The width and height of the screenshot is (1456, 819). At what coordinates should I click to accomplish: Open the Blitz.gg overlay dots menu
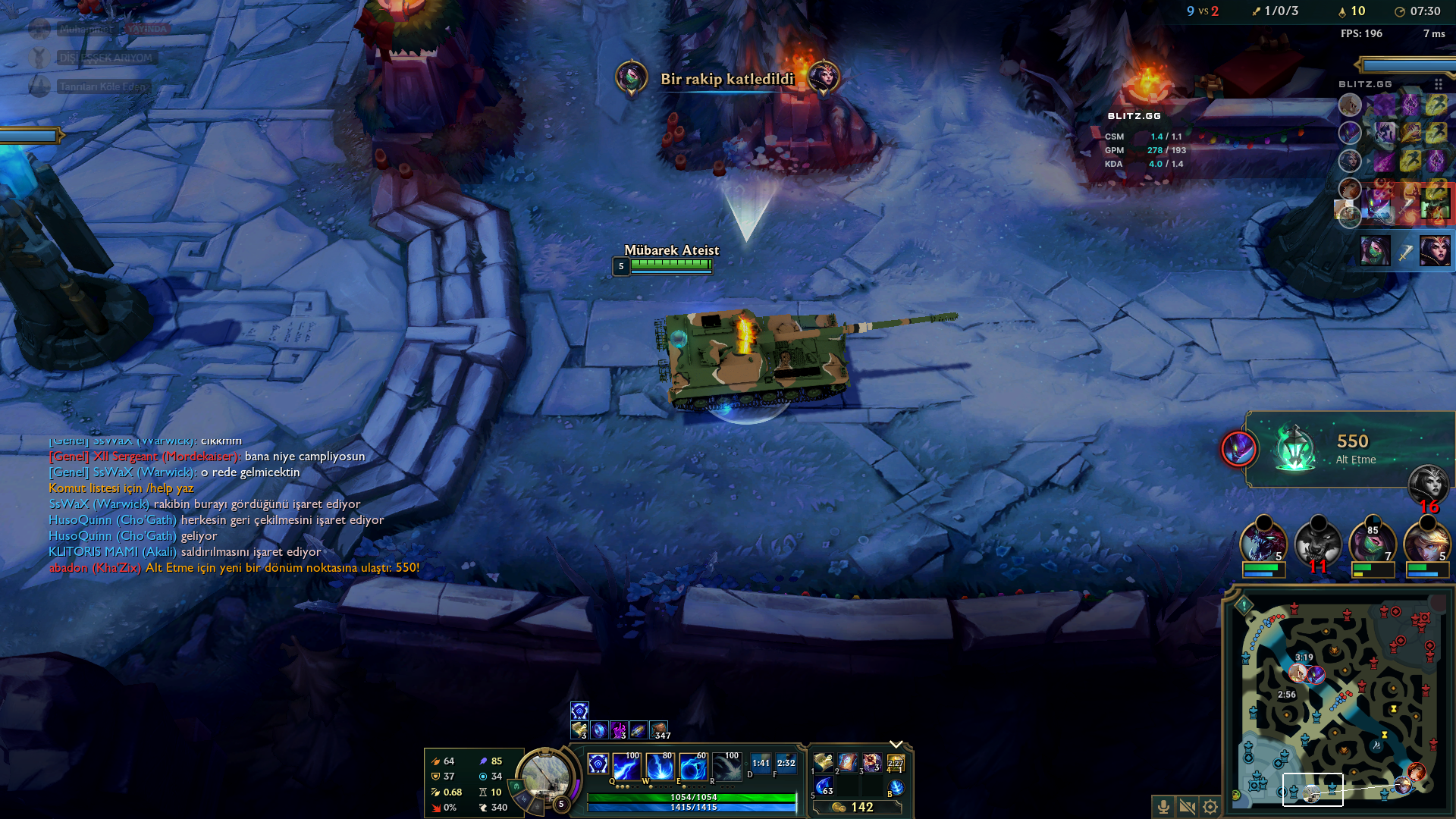pyautogui.click(x=1438, y=84)
